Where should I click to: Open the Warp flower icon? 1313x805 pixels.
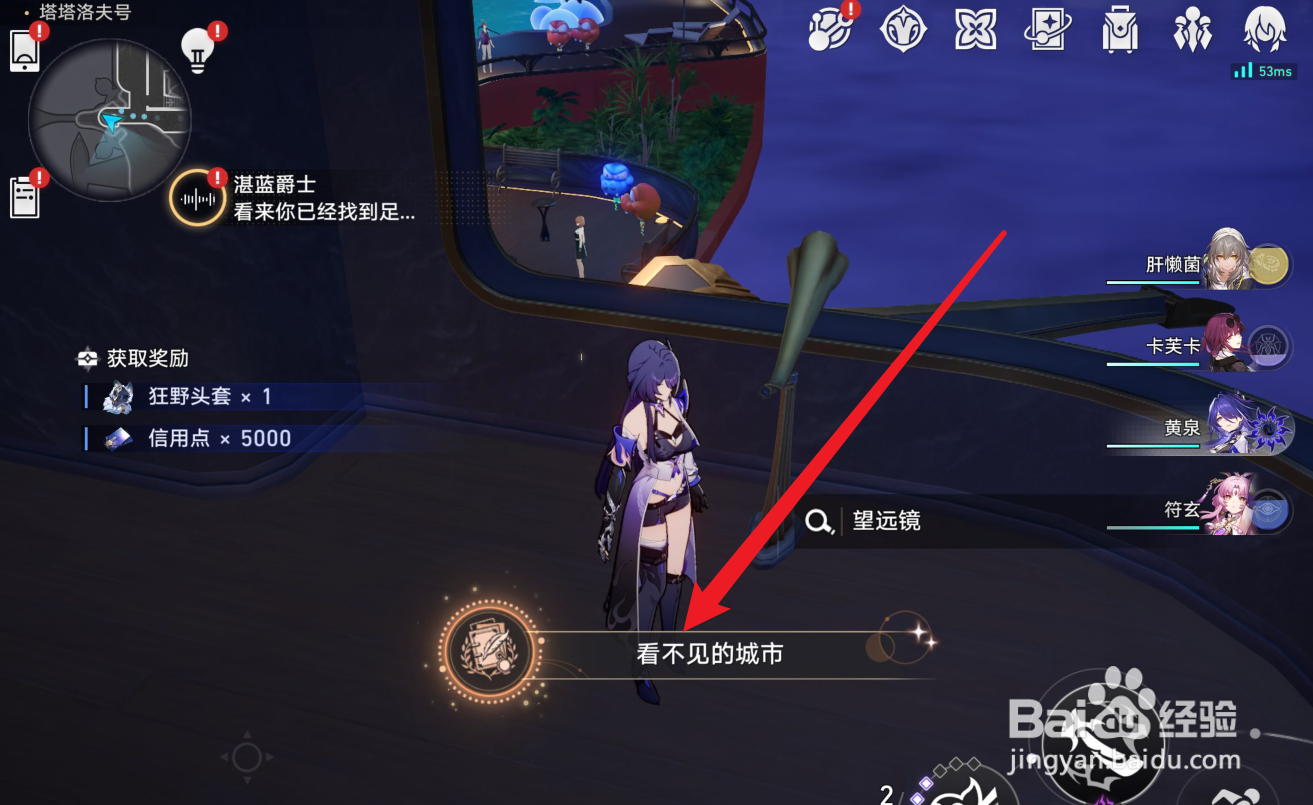(973, 30)
